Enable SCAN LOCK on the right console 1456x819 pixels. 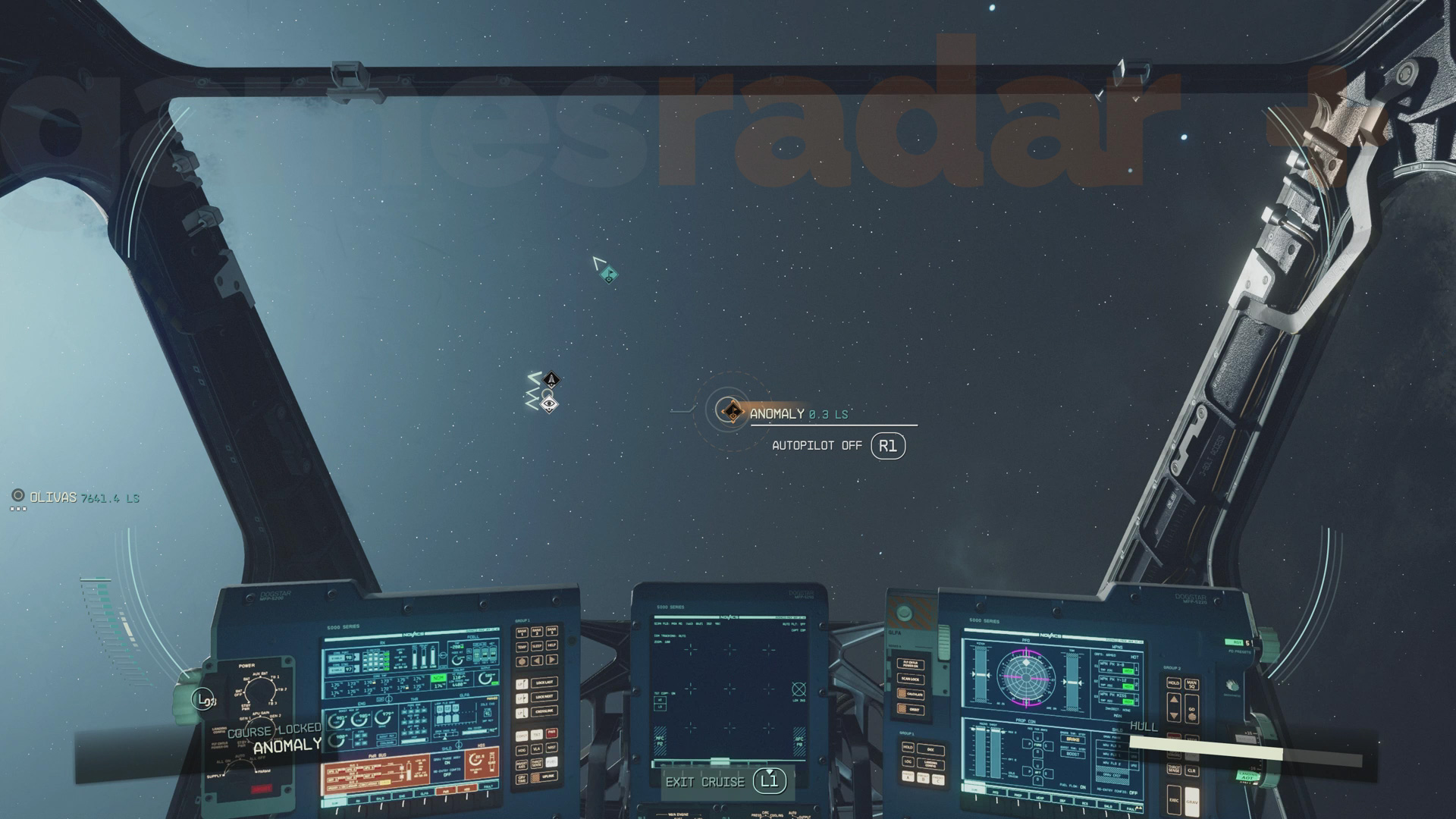point(909,679)
